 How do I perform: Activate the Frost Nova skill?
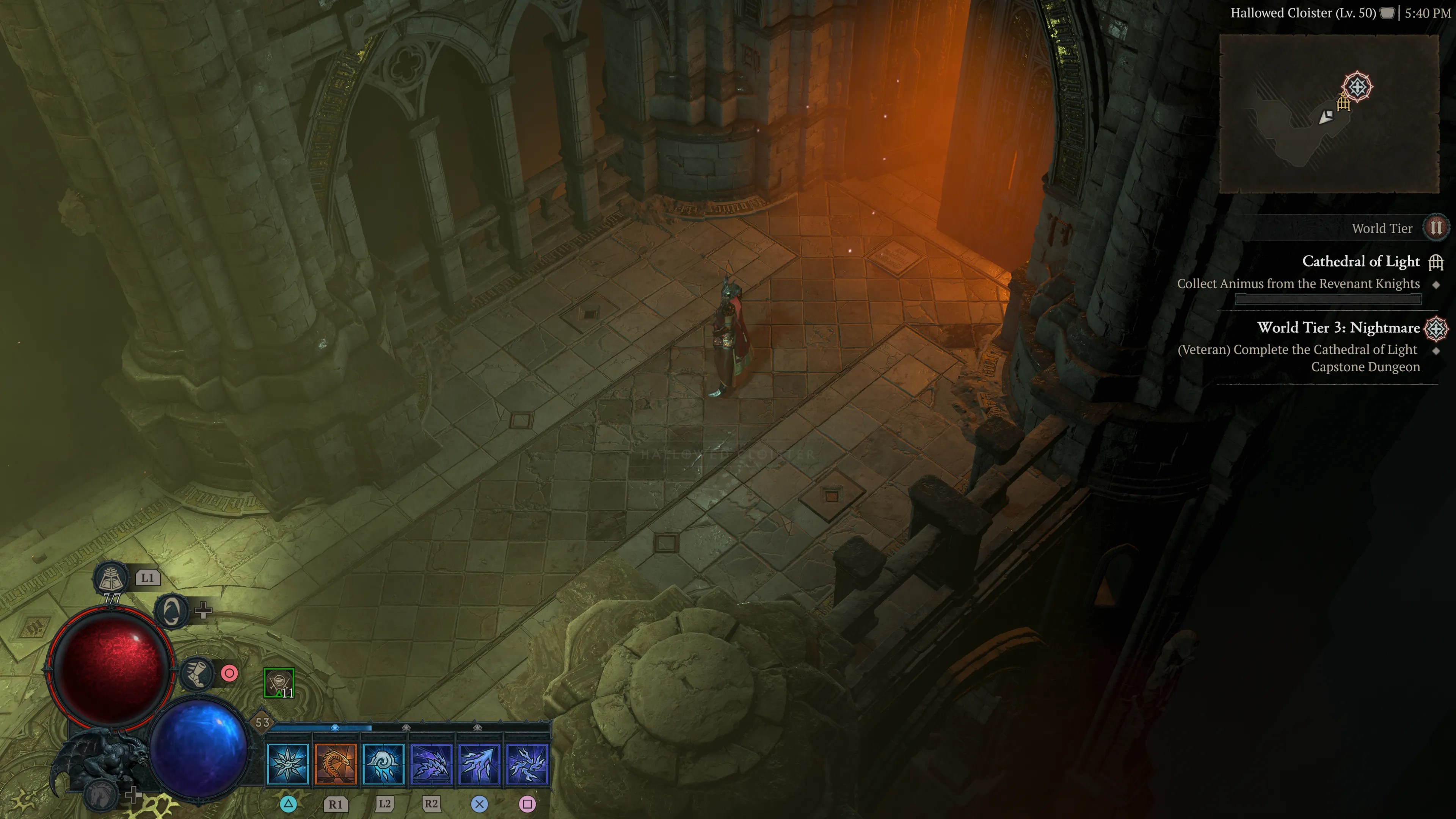pyautogui.click(x=288, y=764)
